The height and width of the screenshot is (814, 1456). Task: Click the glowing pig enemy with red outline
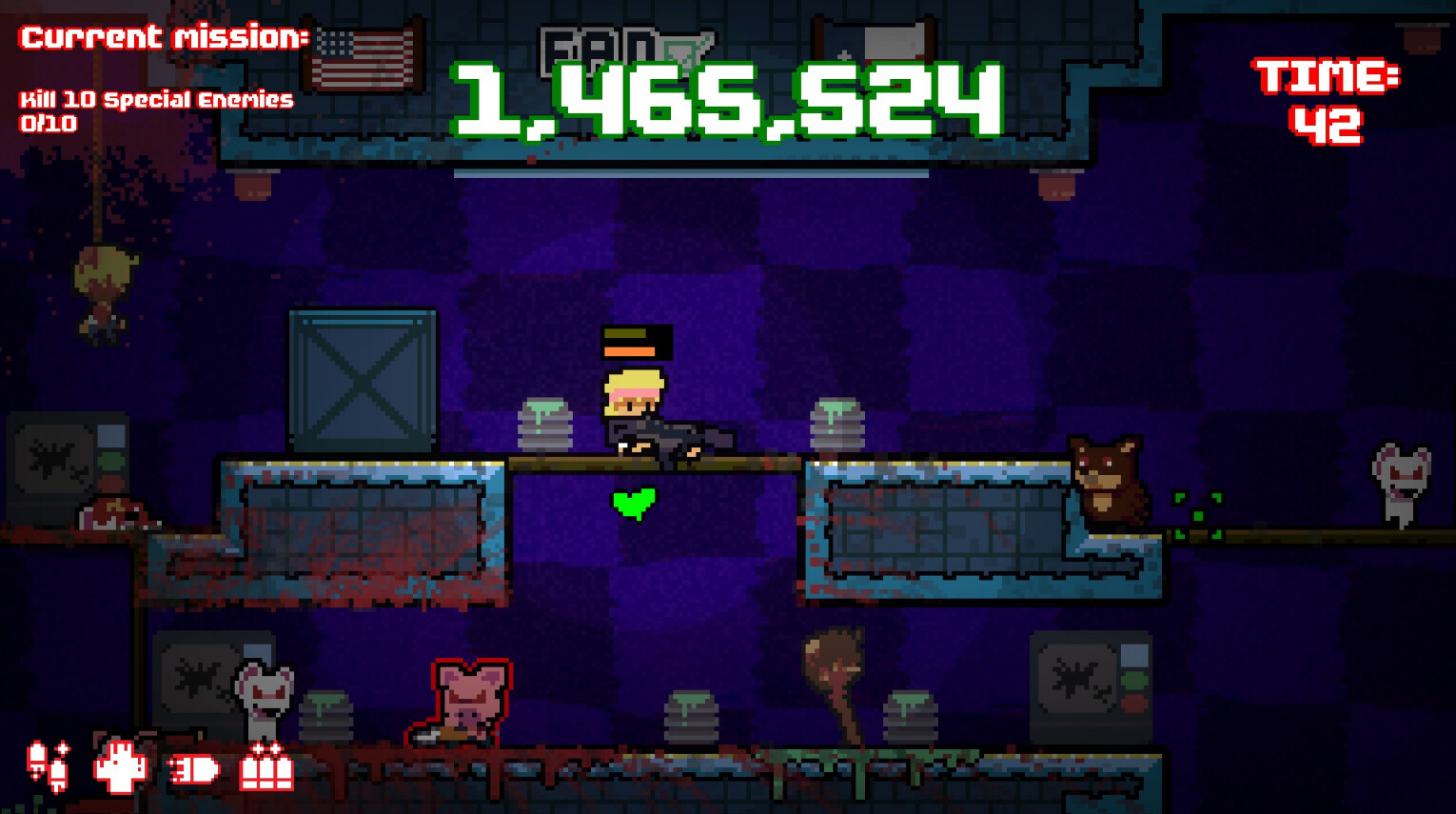(x=468, y=695)
